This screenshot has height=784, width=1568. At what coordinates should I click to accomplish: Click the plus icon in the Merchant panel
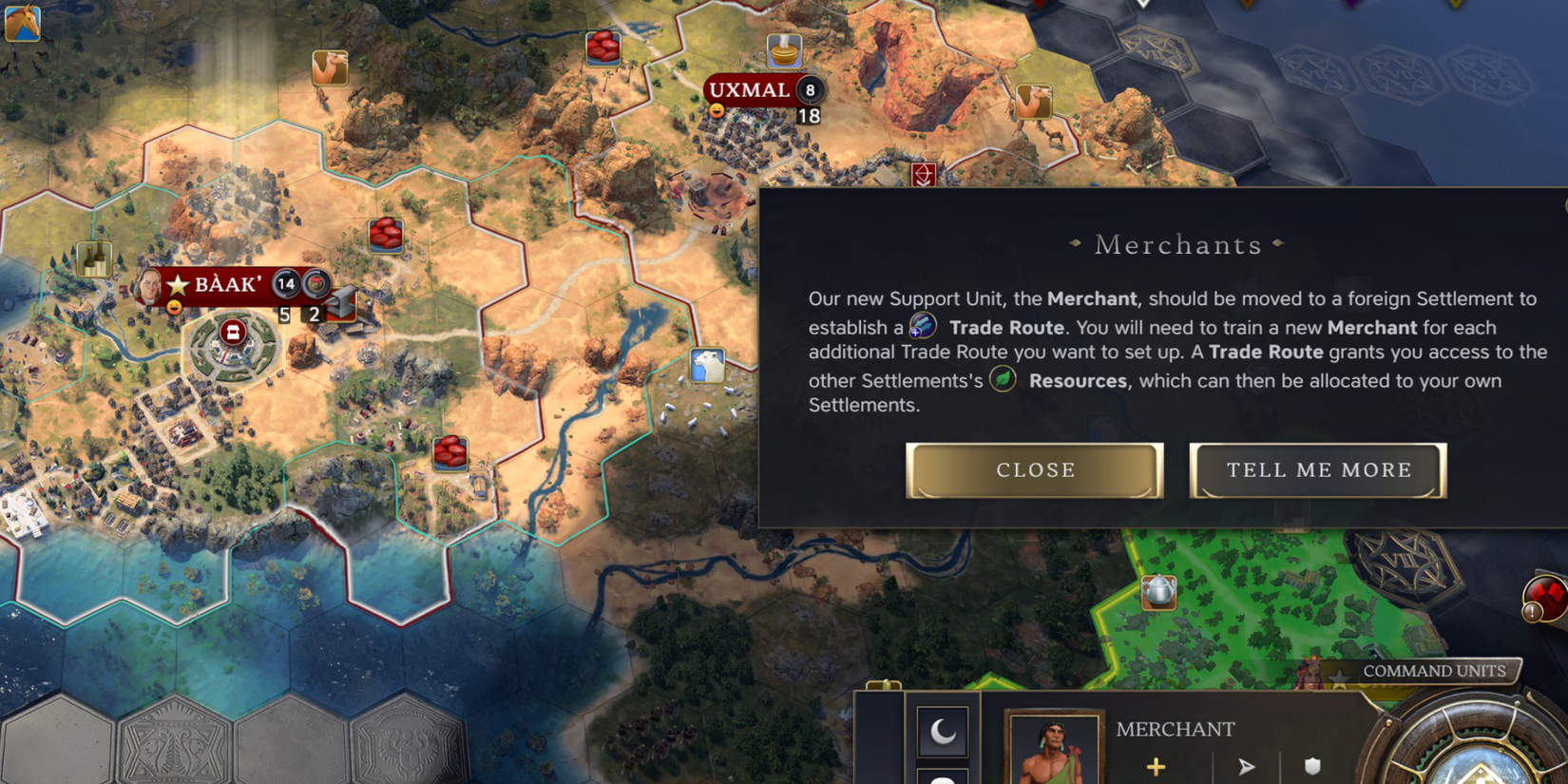tap(1157, 765)
